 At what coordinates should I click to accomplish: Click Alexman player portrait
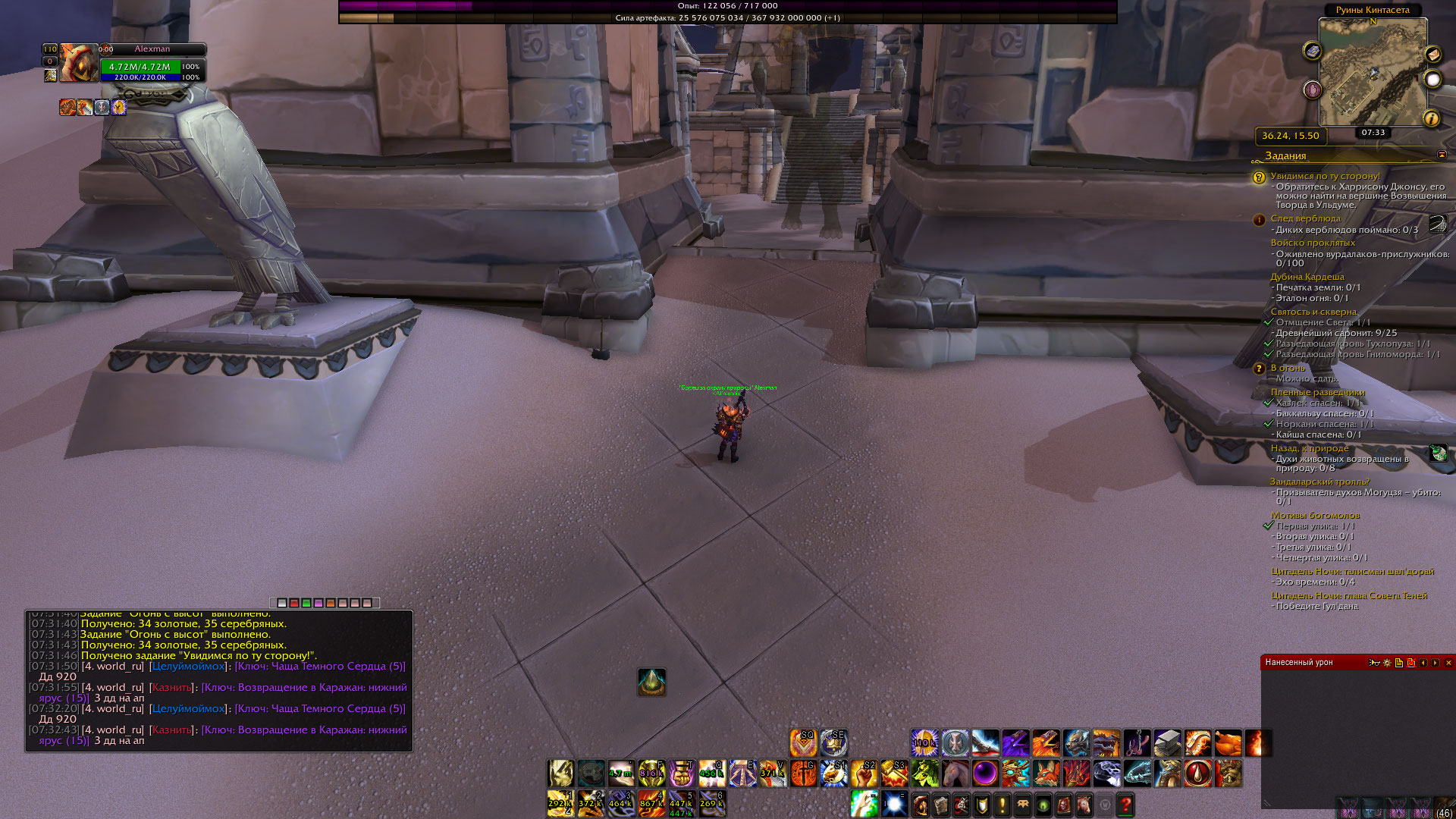tap(79, 63)
